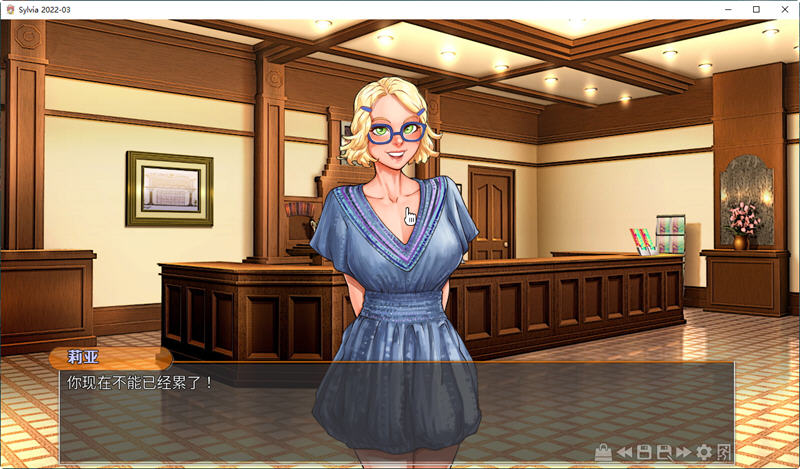Click the rewind arrows icon

pyautogui.click(x=624, y=452)
